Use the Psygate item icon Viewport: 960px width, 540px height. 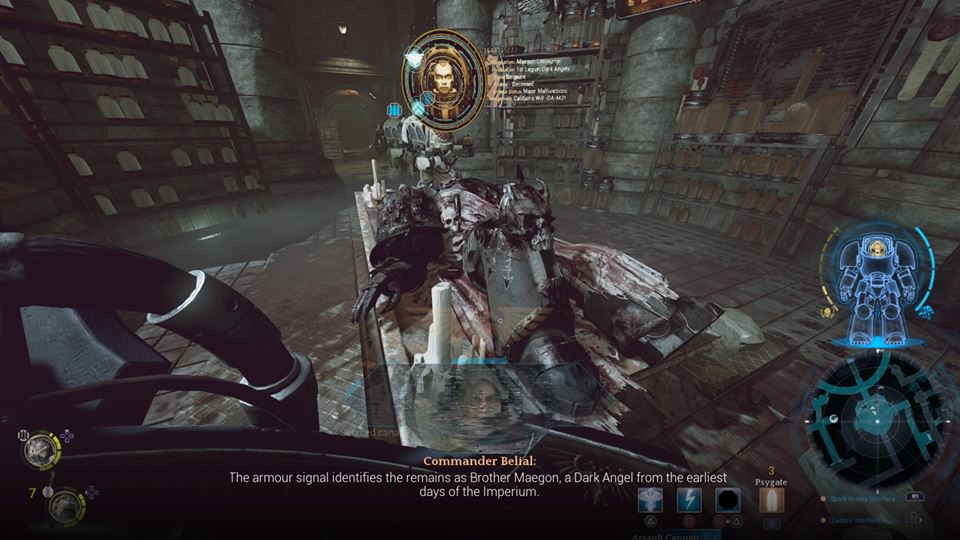click(771, 500)
